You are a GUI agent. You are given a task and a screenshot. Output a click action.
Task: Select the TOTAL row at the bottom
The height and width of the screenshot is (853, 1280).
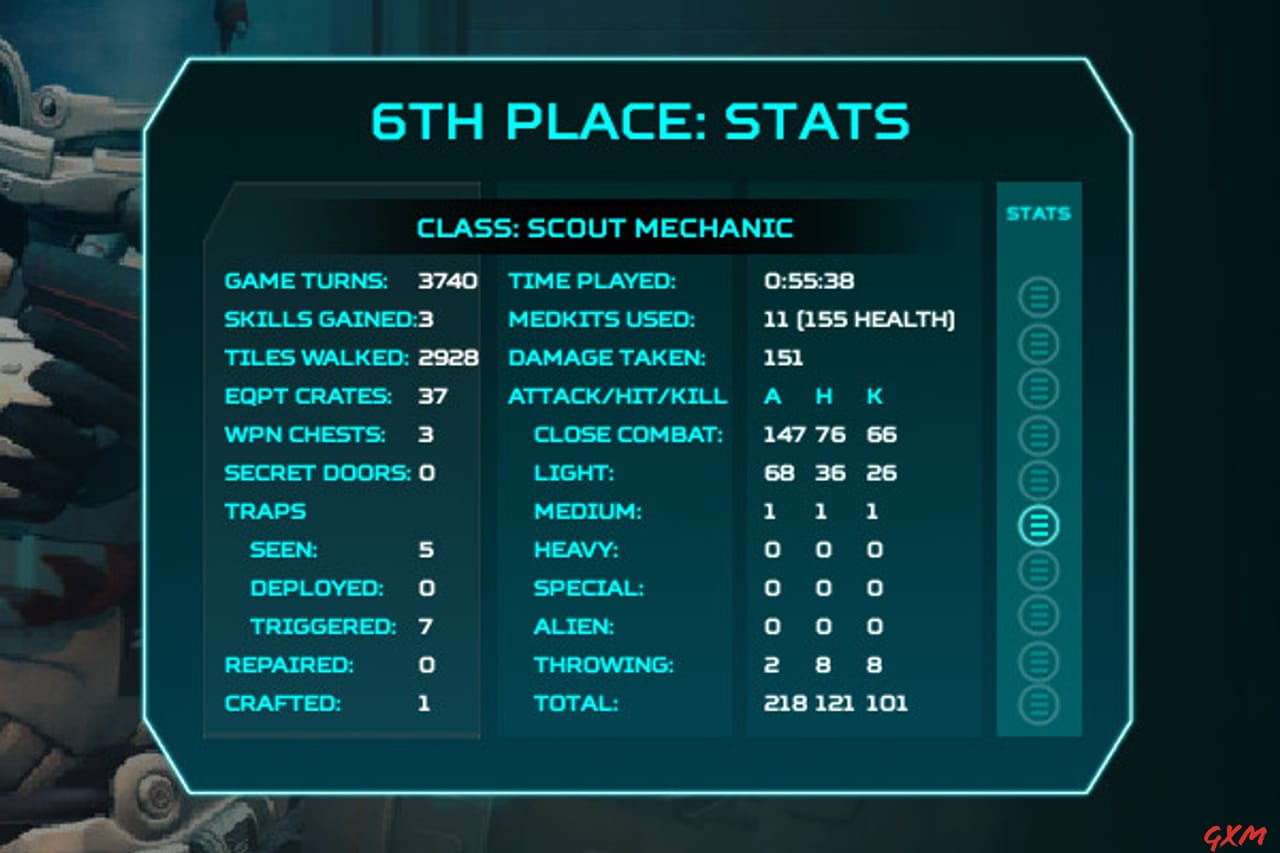coord(577,703)
